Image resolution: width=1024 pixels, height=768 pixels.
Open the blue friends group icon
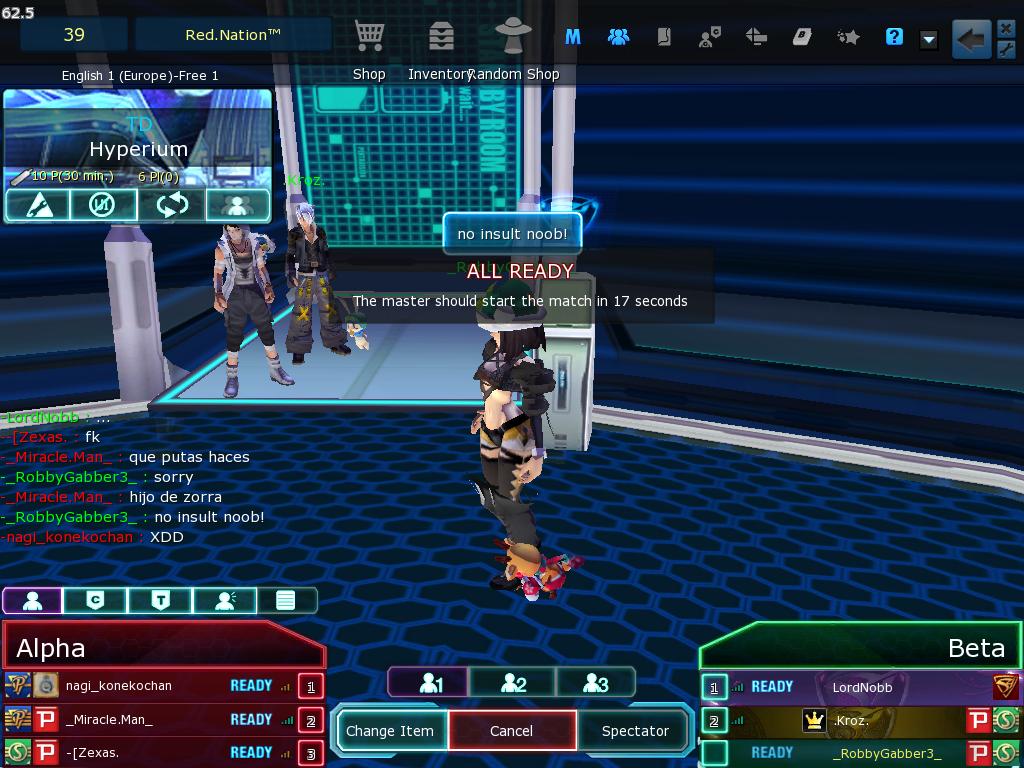tap(618, 37)
